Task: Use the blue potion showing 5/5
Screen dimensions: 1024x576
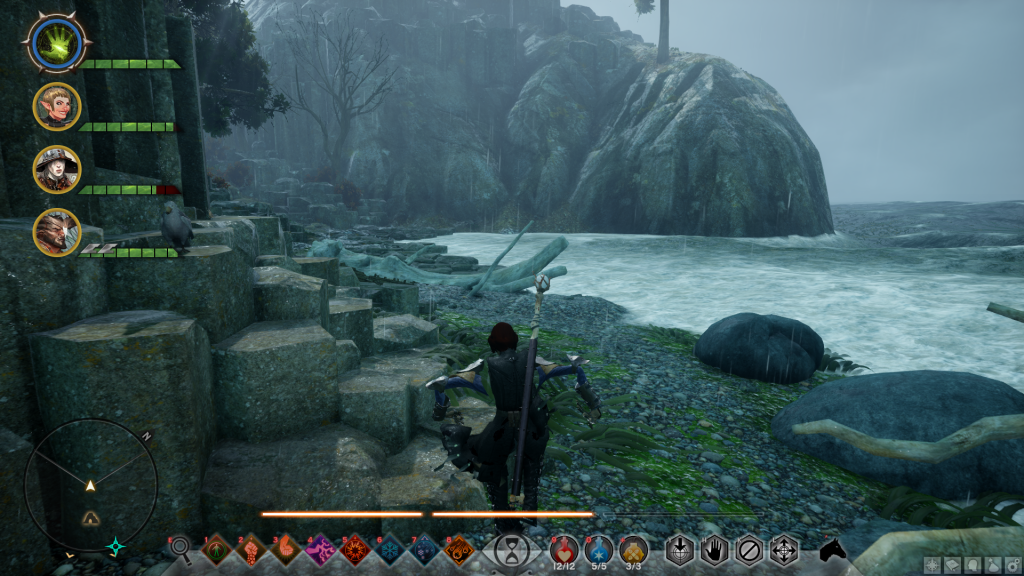Action: (x=598, y=548)
